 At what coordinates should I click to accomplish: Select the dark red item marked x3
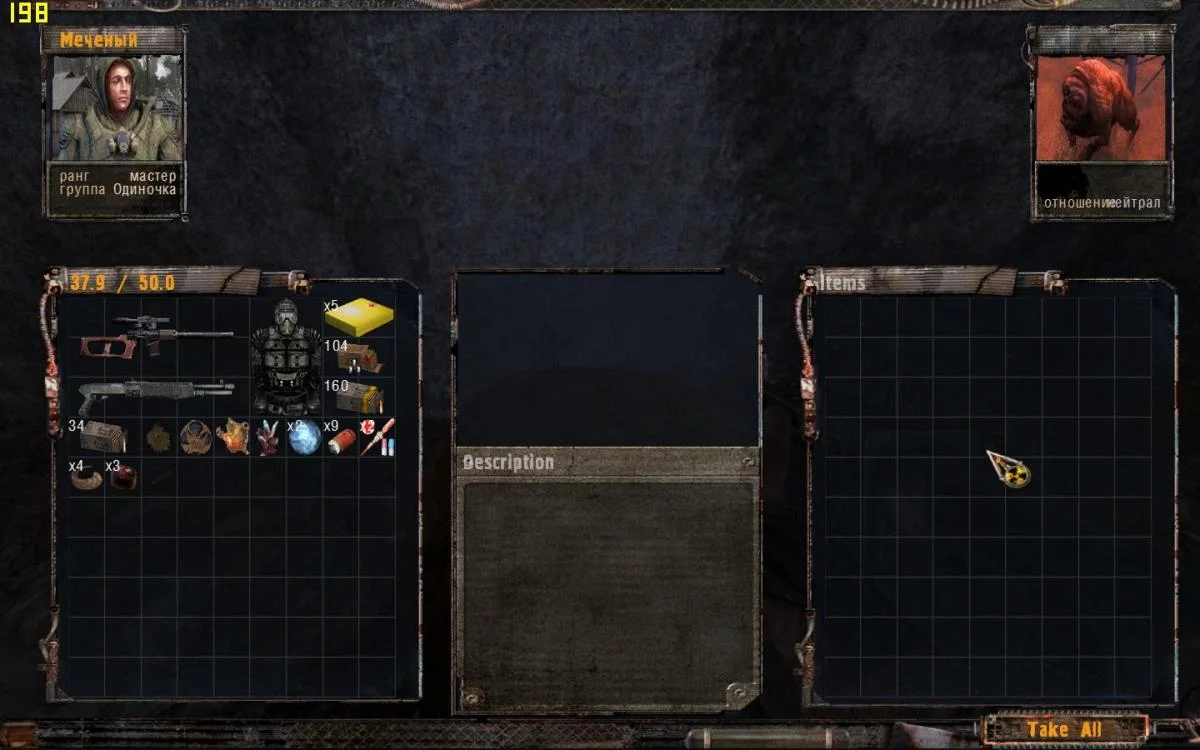pyautogui.click(x=122, y=478)
